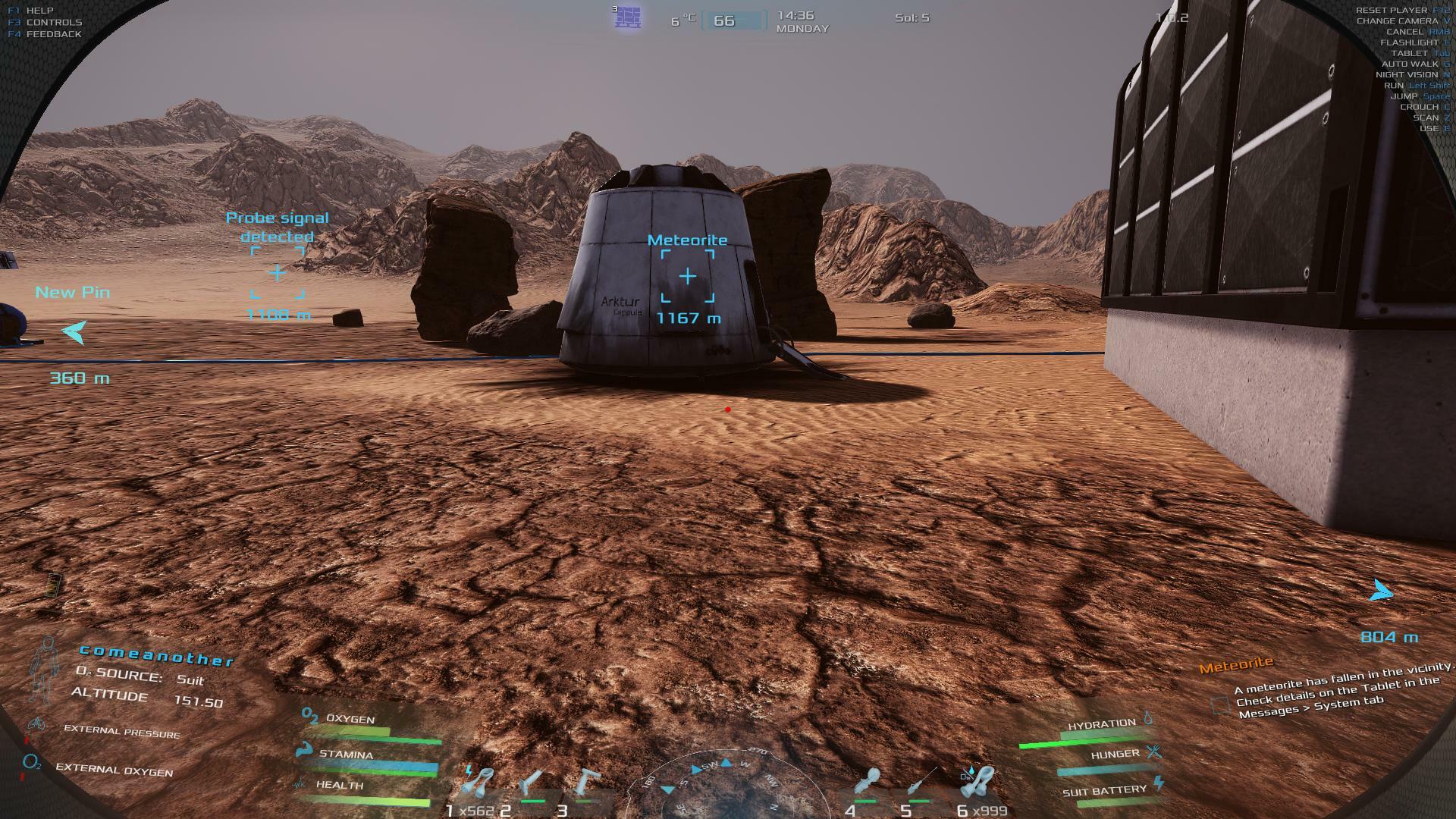The image size is (1456, 819).
Task: Click the purple pallet crate icon
Action: pyautogui.click(x=628, y=17)
